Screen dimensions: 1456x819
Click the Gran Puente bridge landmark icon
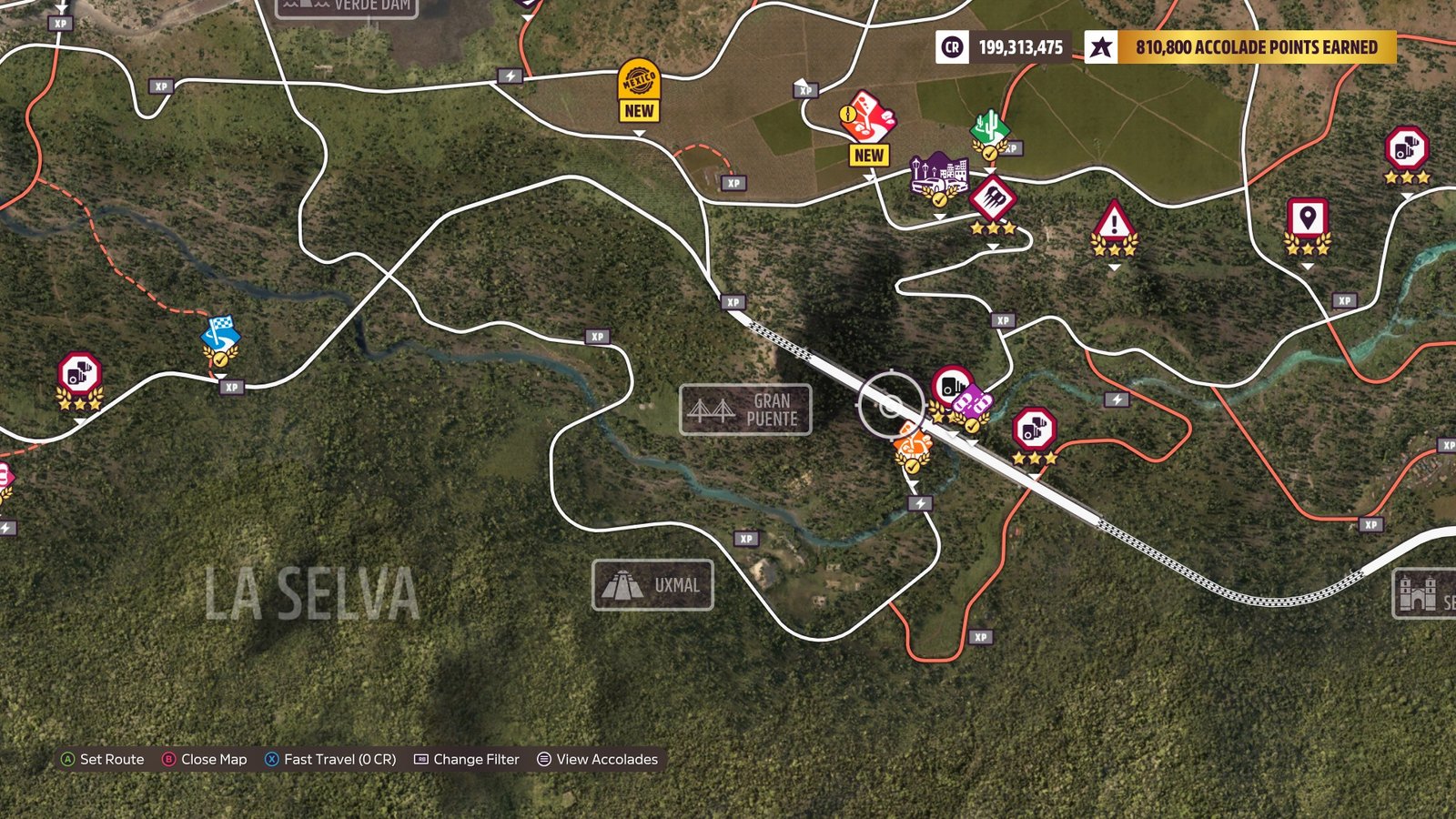(x=712, y=409)
